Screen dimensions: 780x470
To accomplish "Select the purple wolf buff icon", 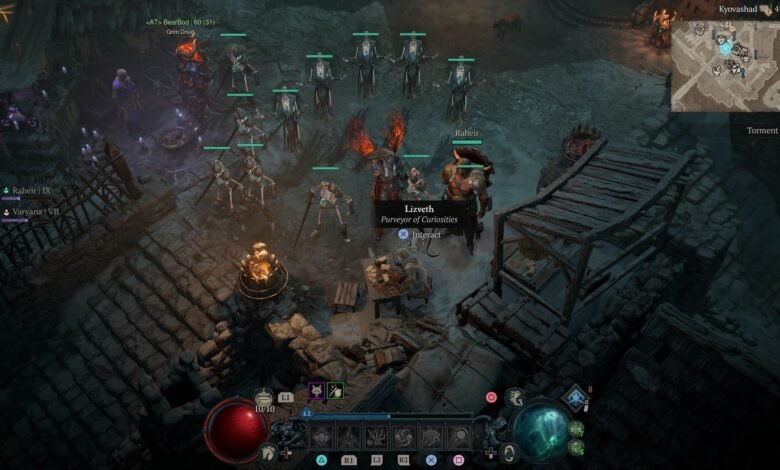I will (315, 391).
